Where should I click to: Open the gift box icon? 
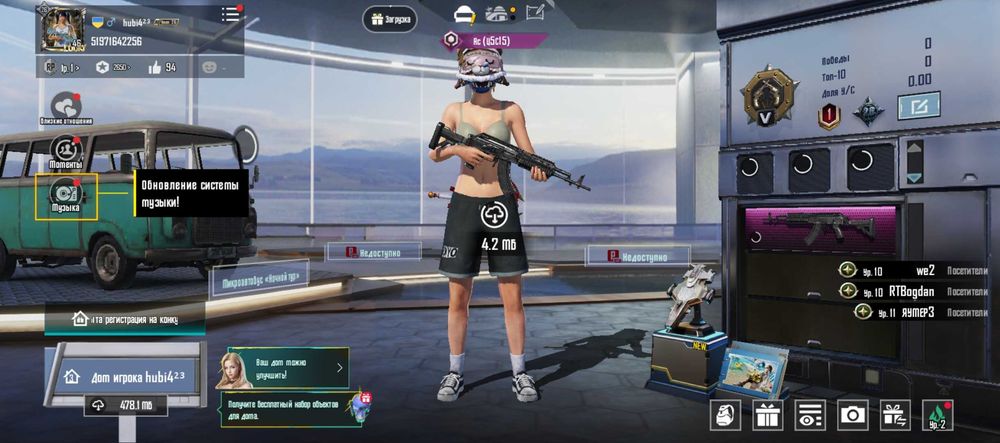(768, 413)
